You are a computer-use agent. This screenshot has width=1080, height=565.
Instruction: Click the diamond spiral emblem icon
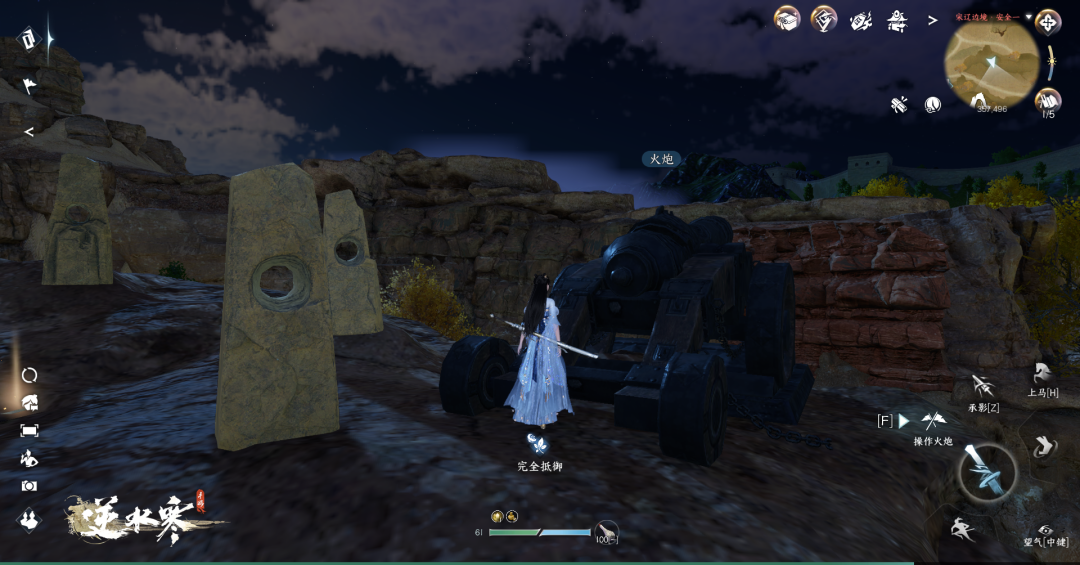tap(824, 19)
